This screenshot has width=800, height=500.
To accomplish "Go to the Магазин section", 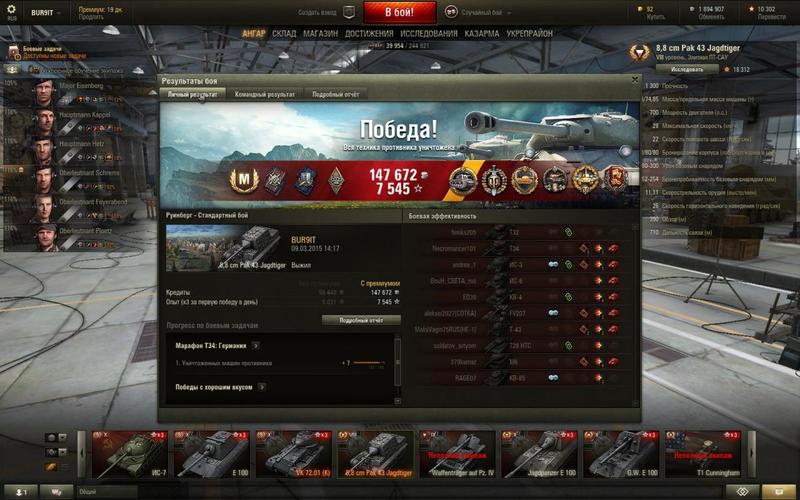I will [x=321, y=33].
